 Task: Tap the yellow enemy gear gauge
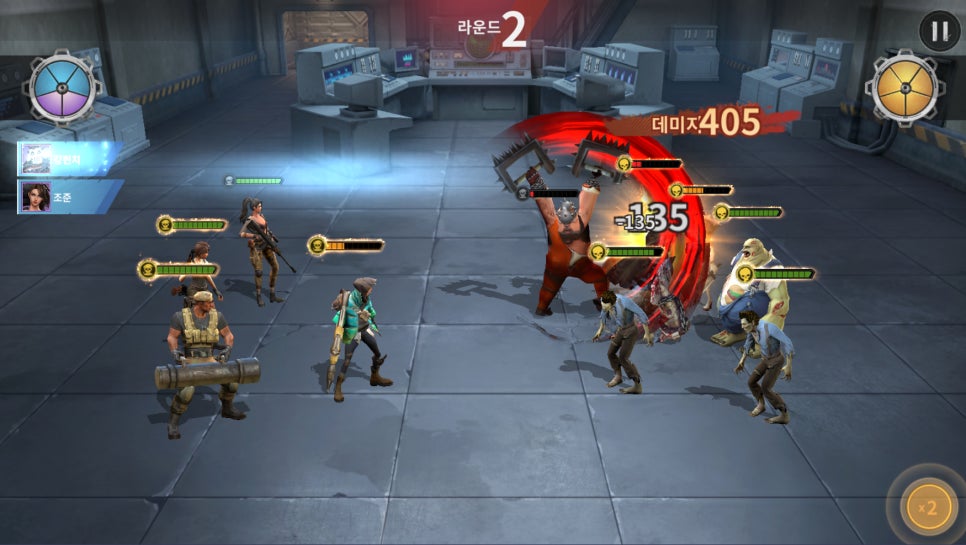coord(903,88)
